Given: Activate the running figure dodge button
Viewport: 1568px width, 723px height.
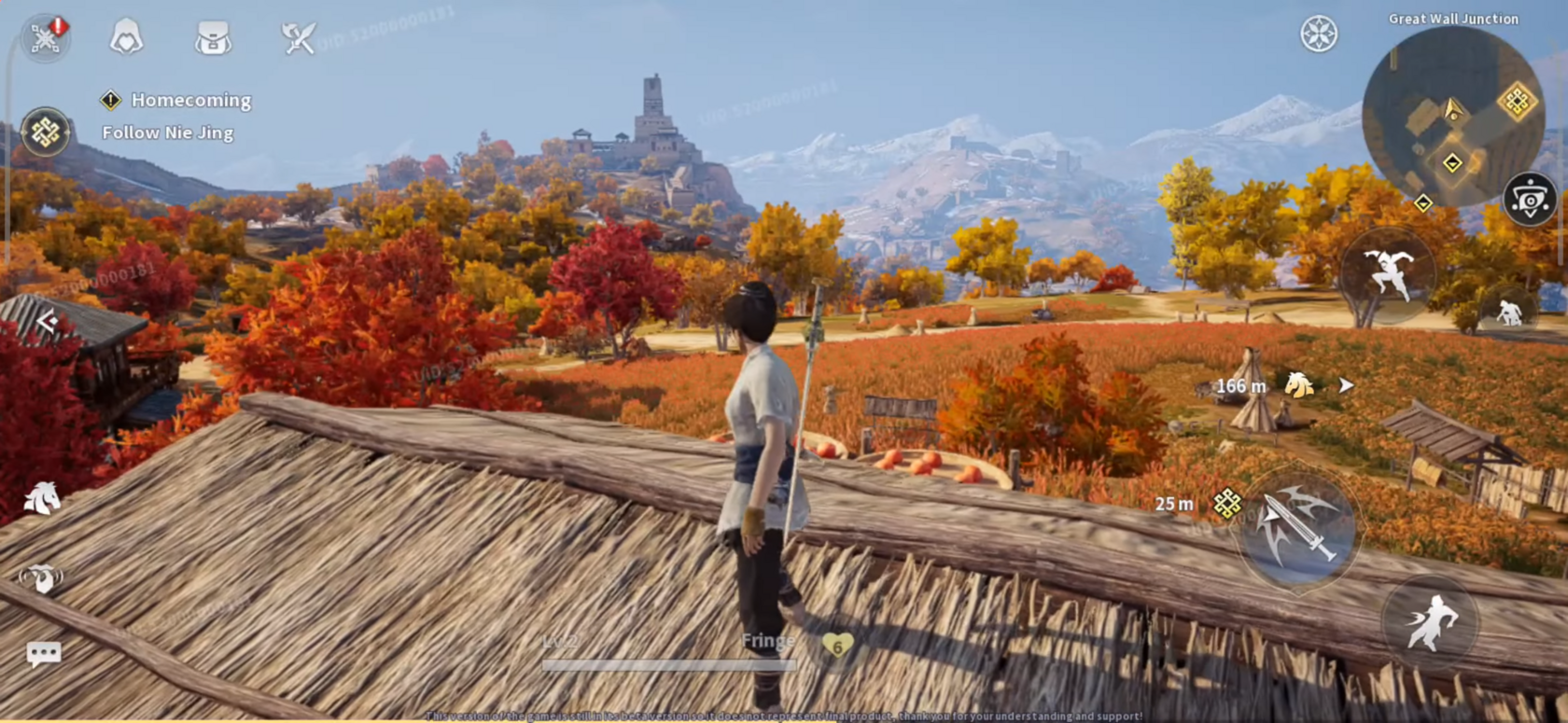Looking at the screenshot, I should [x=1430, y=622].
